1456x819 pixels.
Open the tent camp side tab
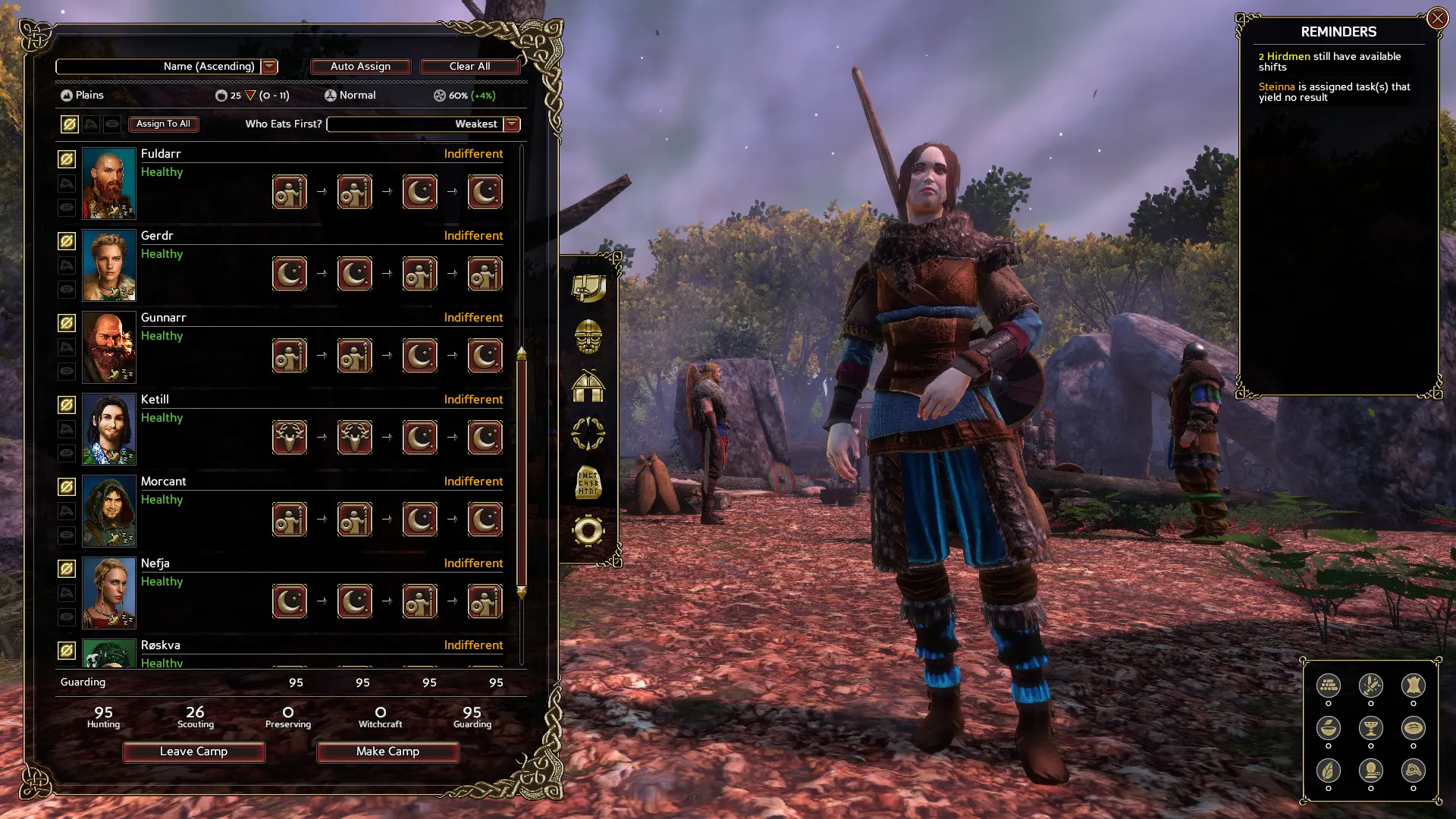(x=588, y=385)
